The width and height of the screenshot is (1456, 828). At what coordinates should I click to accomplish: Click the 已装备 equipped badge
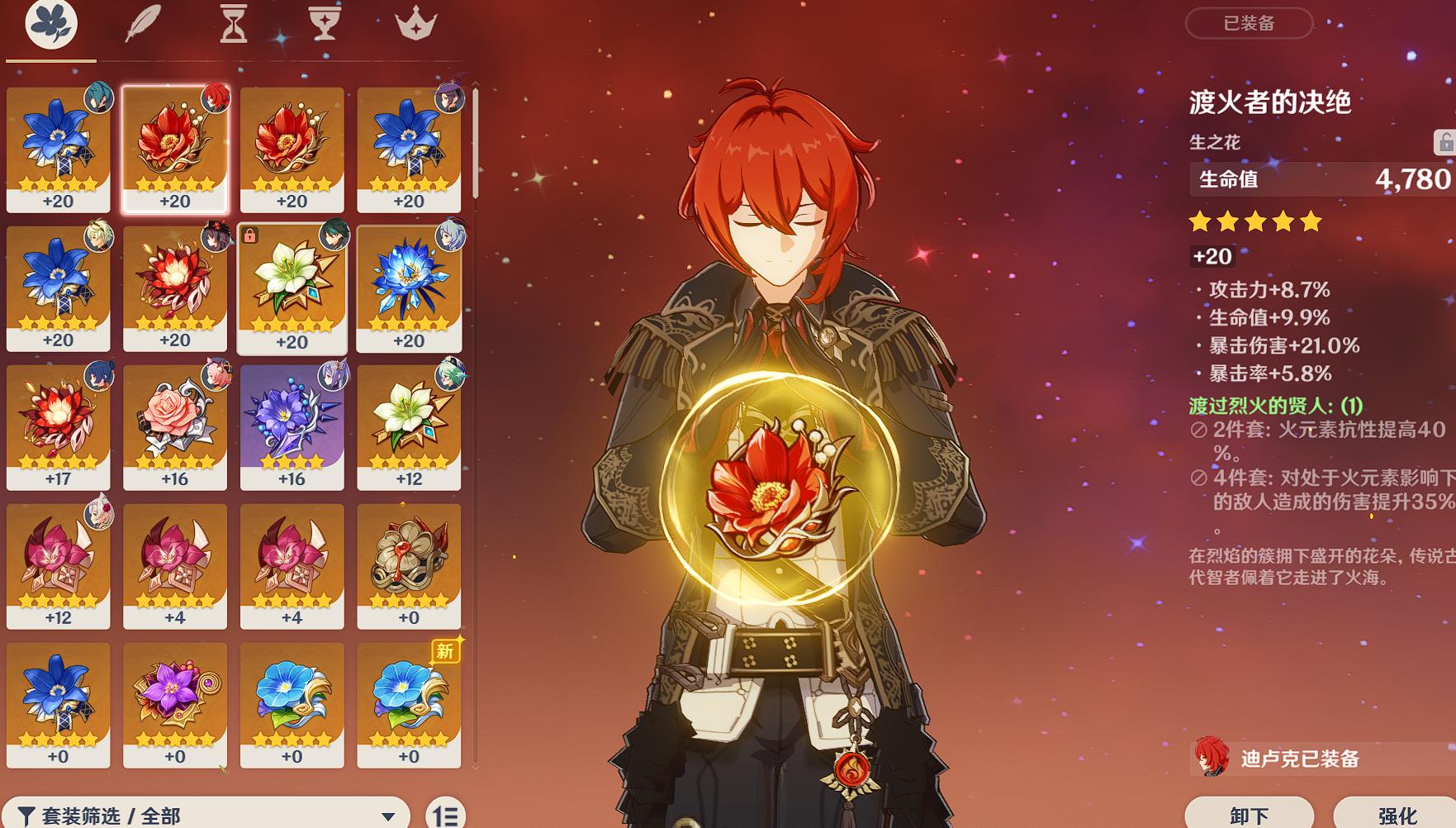(x=1249, y=25)
